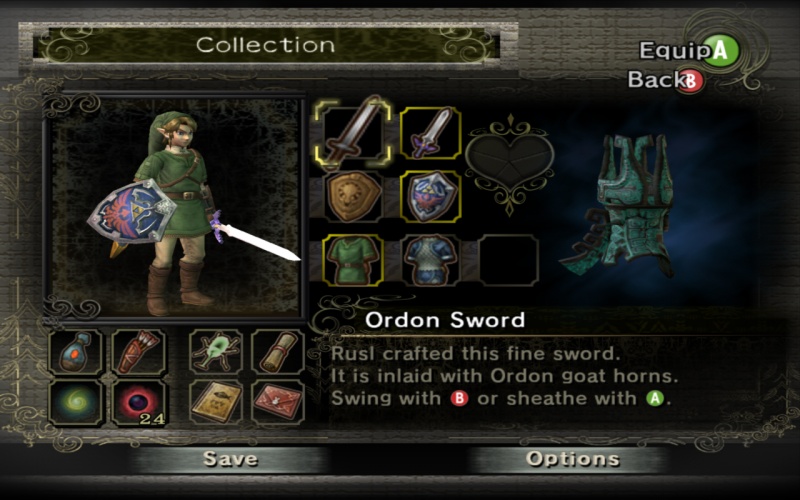800x500 pixels.
Task: Pick the green Hero's Clothes tunic
Action: point(353,260)
